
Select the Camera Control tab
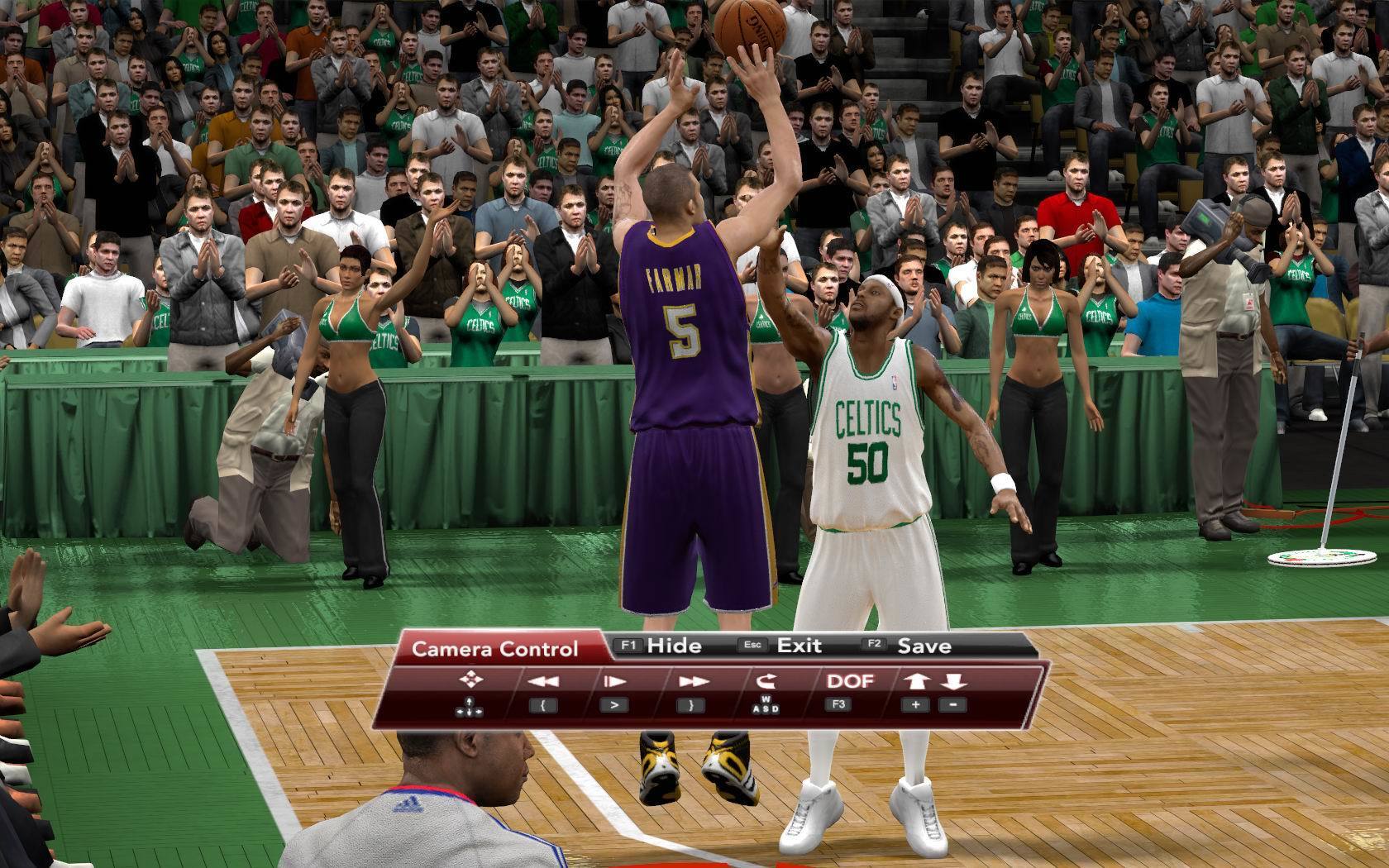tap(494, 649)
